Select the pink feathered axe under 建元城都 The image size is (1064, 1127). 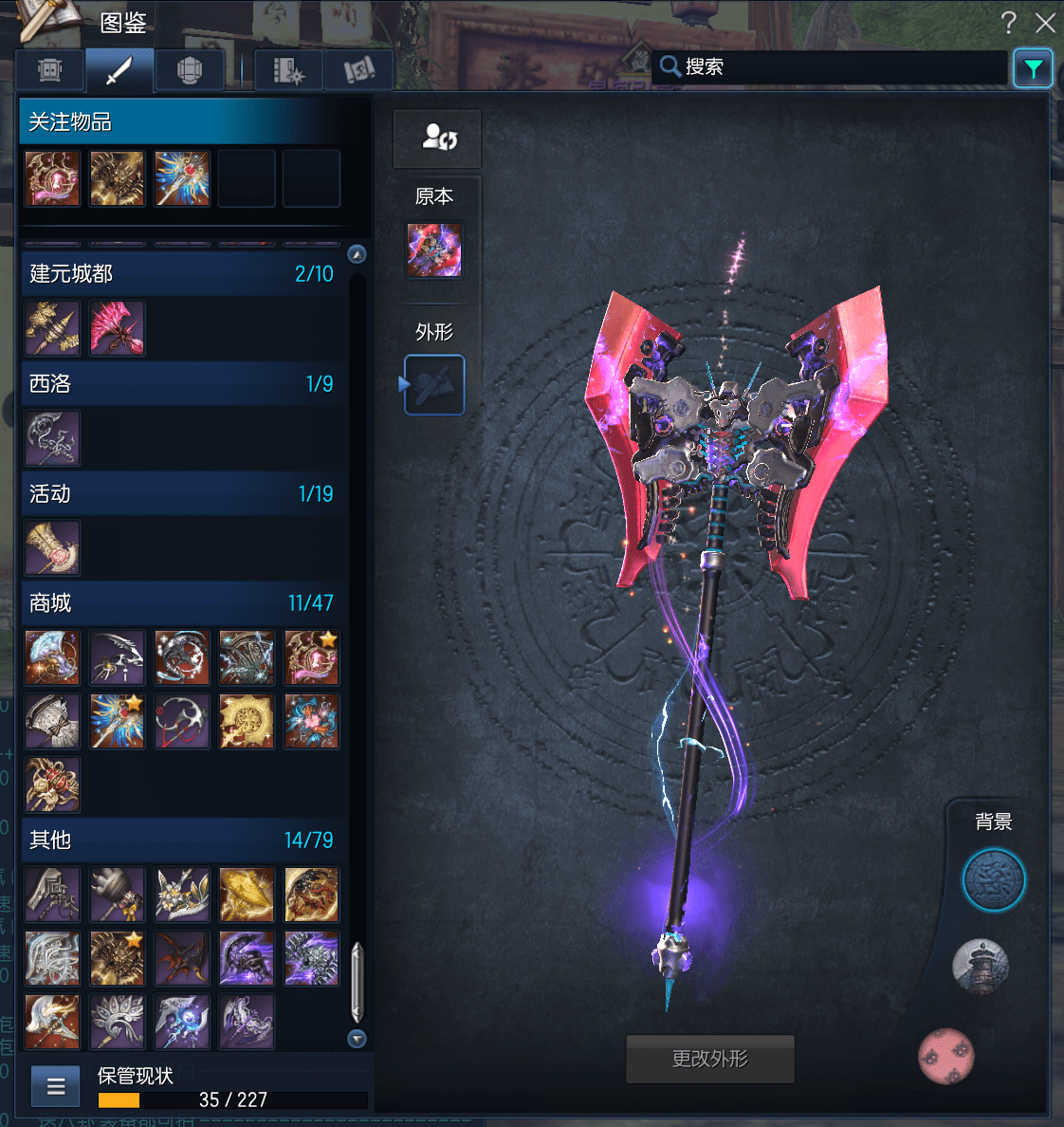pos(118,328)
